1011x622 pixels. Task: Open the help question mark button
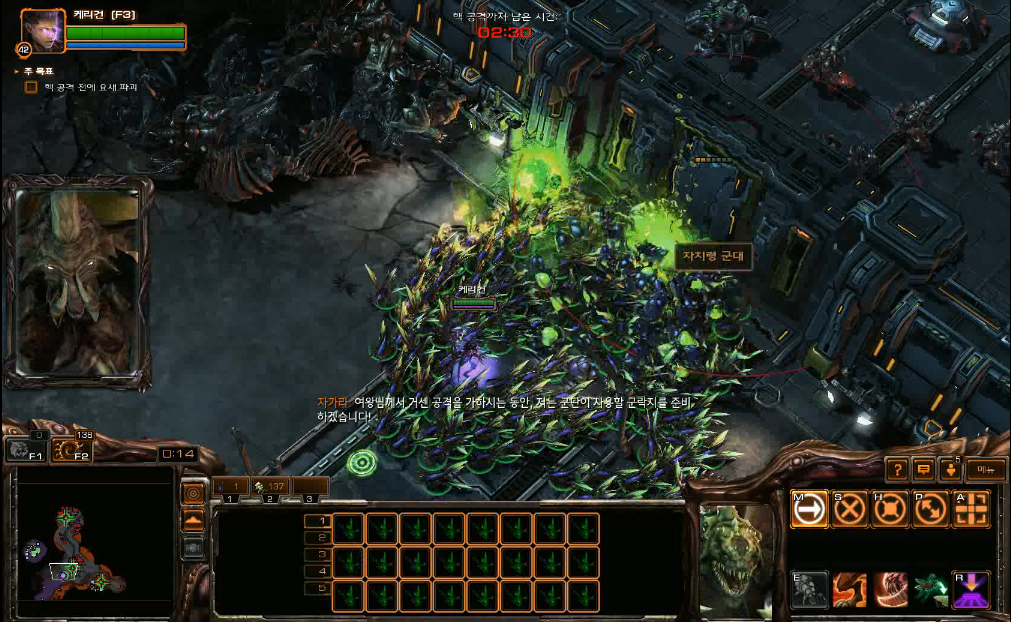click(897, 469)
